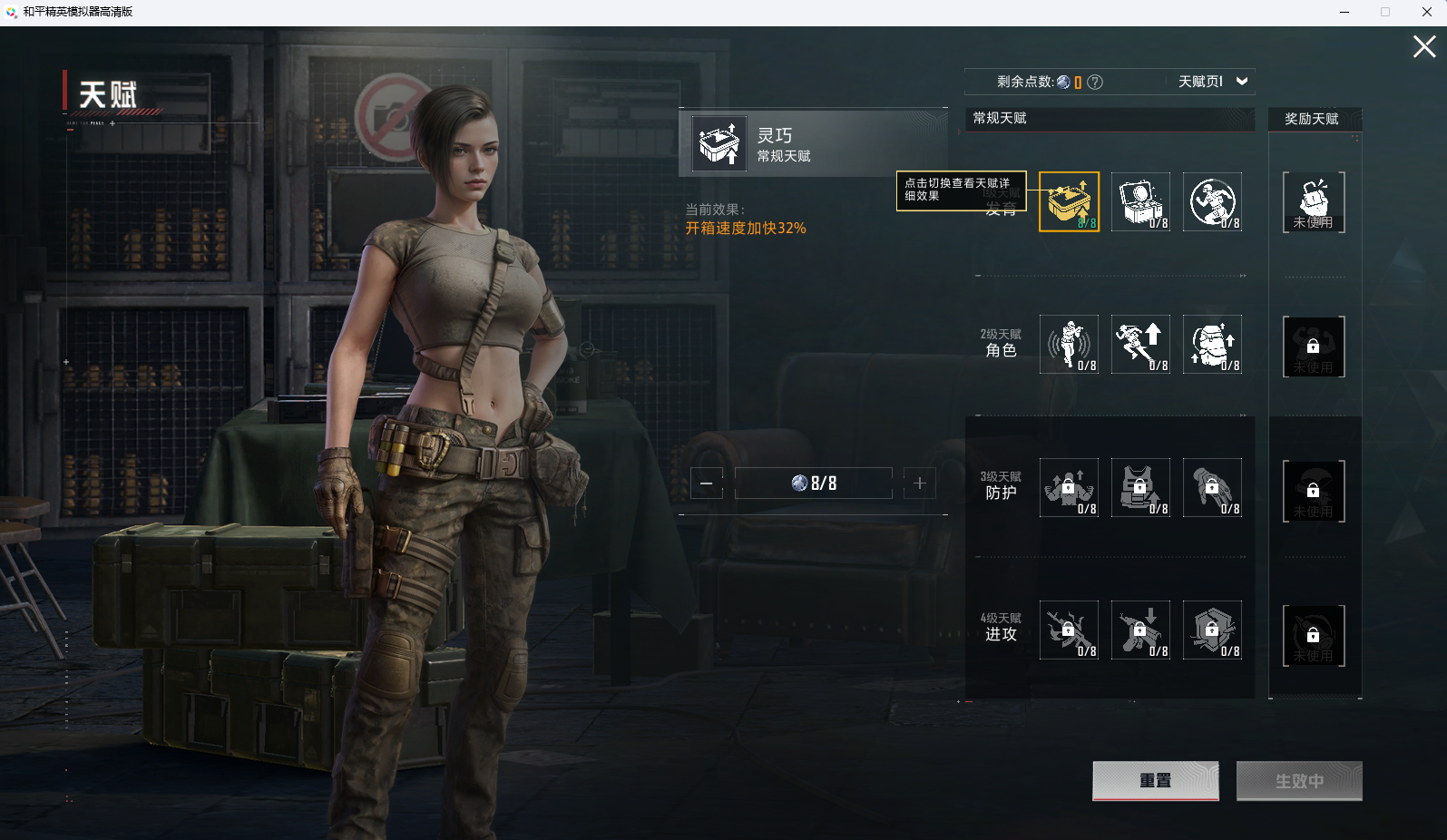Select the locked rifle-with-down-arrow attack talent
The width and height of the screenshot is (1447, 840).
[x=1140, y=630]
